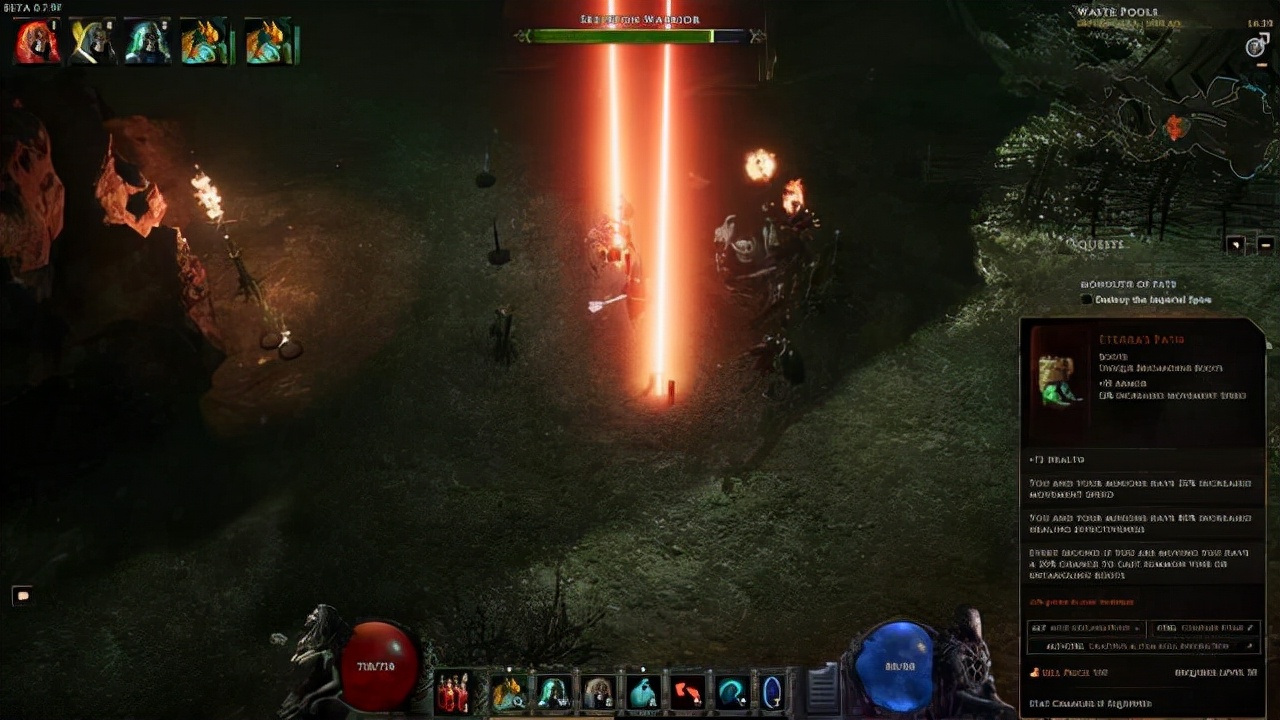Viewport: 1280px width, 720px height.
Task: Activate the orange beast skill on hotbar
Action: coord(508,692)
